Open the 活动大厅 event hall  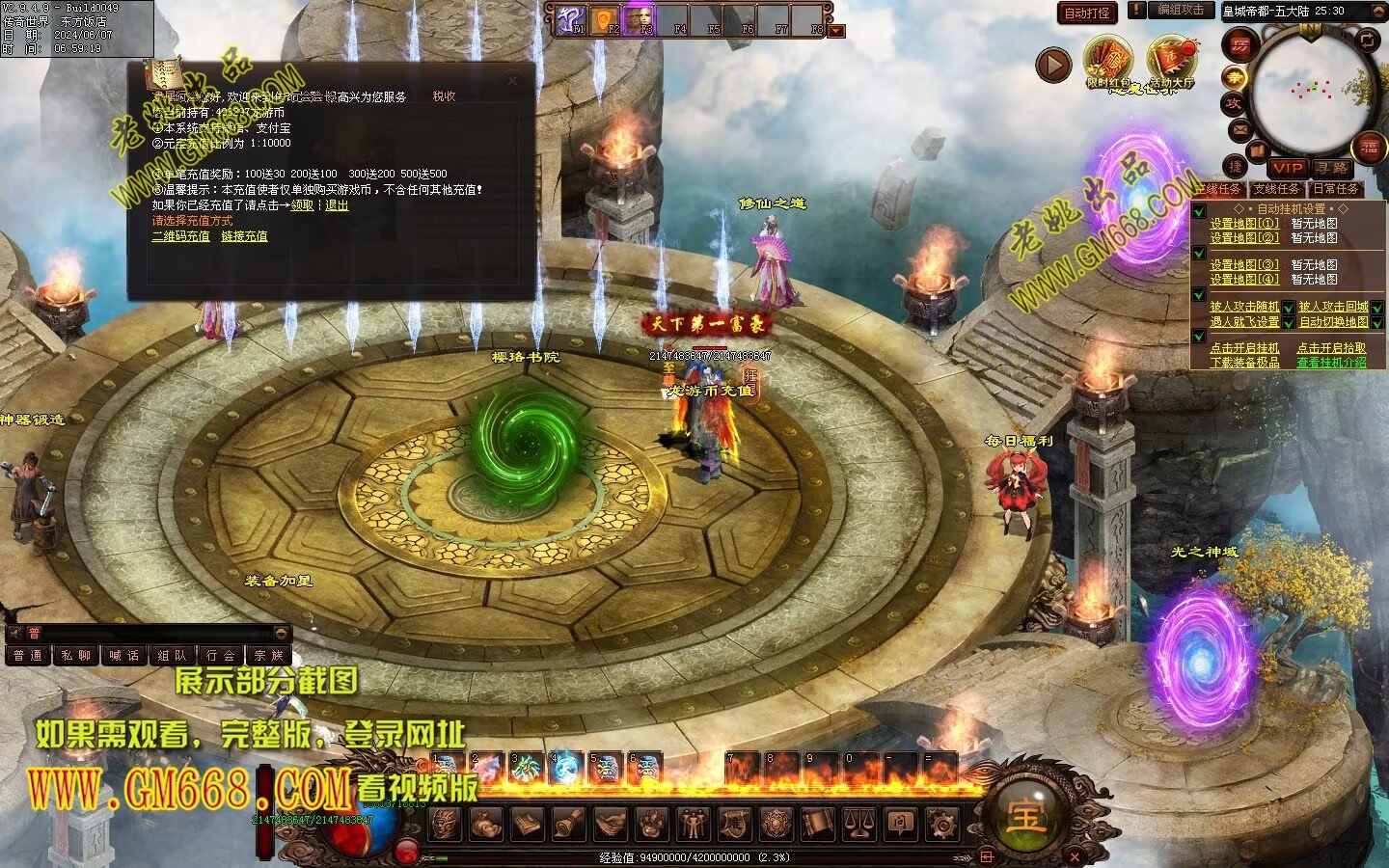coord(1172,62)
